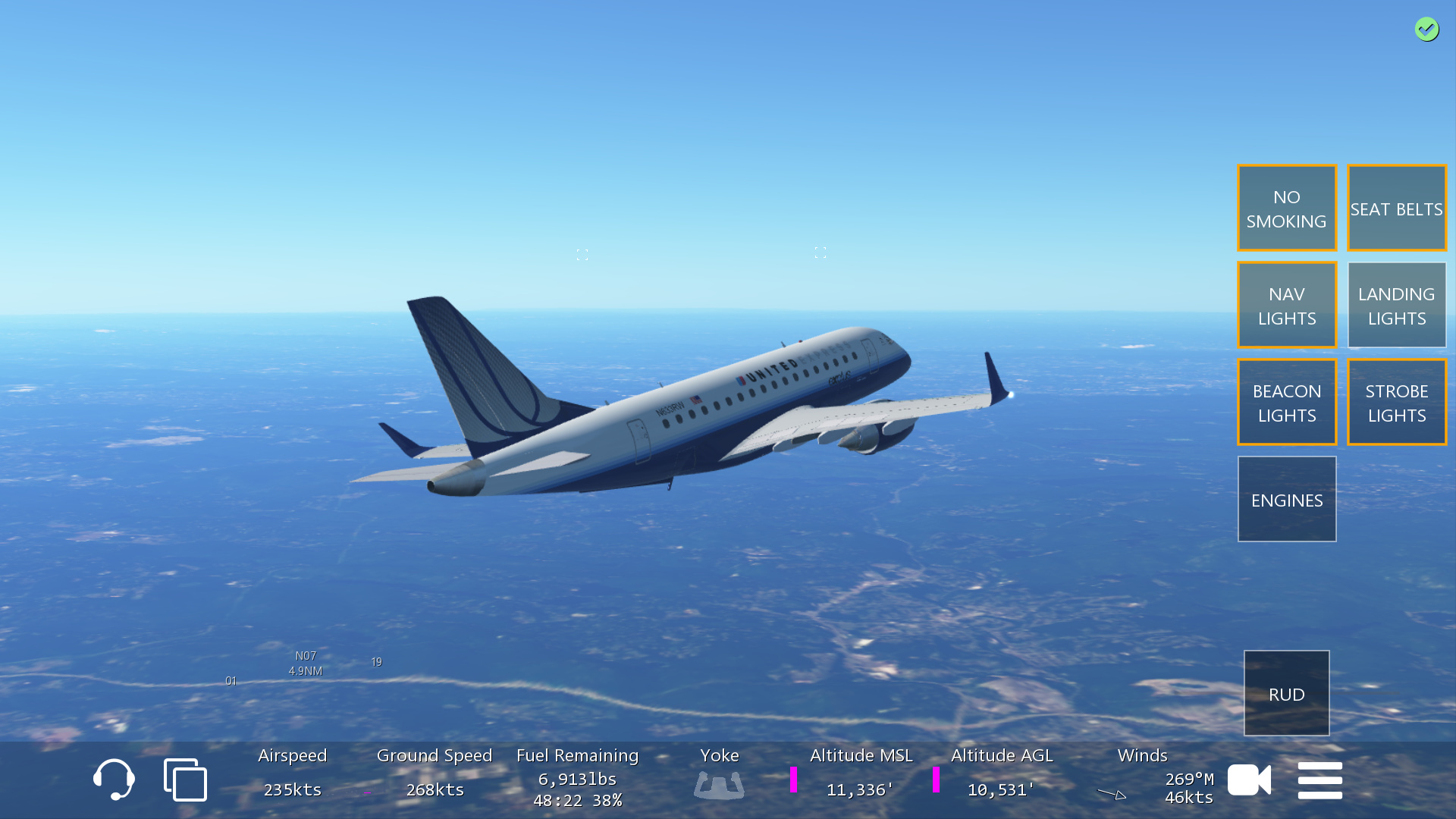Toggle the Seat Belts sign
The width and height of the screenshot is (1456, 819).
tap(1396, 209)
